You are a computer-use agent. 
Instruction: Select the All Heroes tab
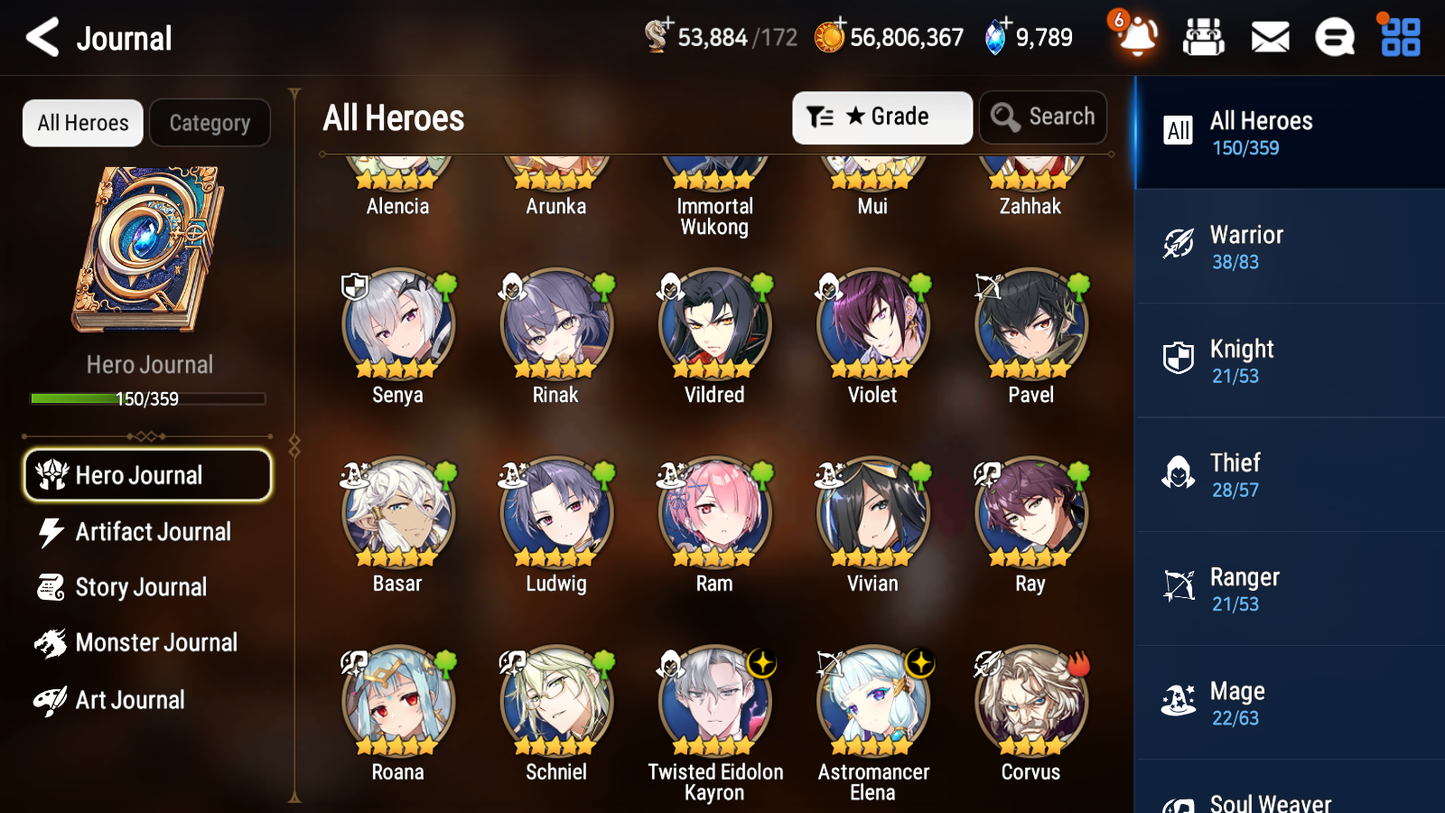(x=82, y=123)
